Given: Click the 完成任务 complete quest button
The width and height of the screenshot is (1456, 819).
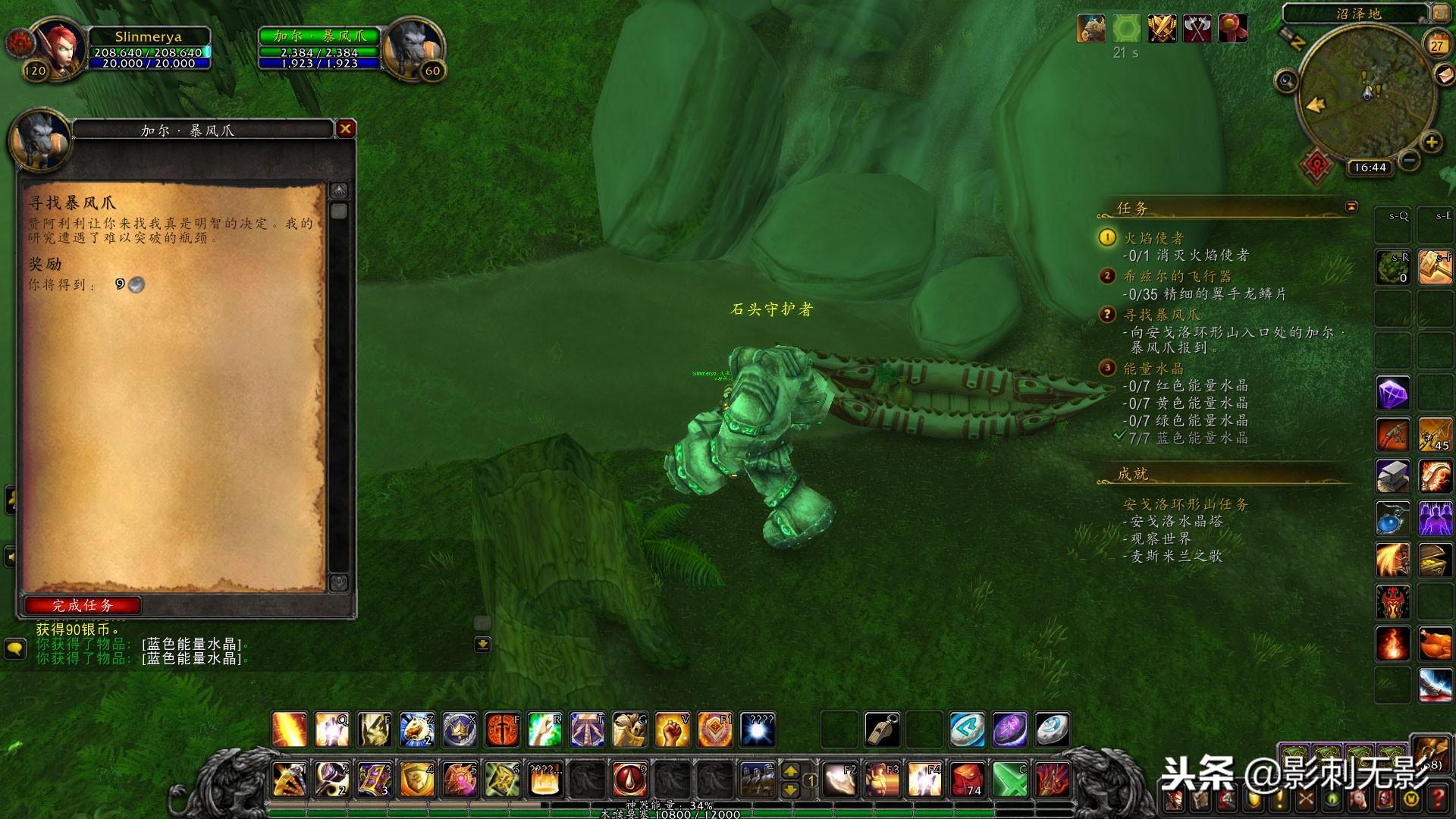Looking at the screenshot, I should pos(83,605).
